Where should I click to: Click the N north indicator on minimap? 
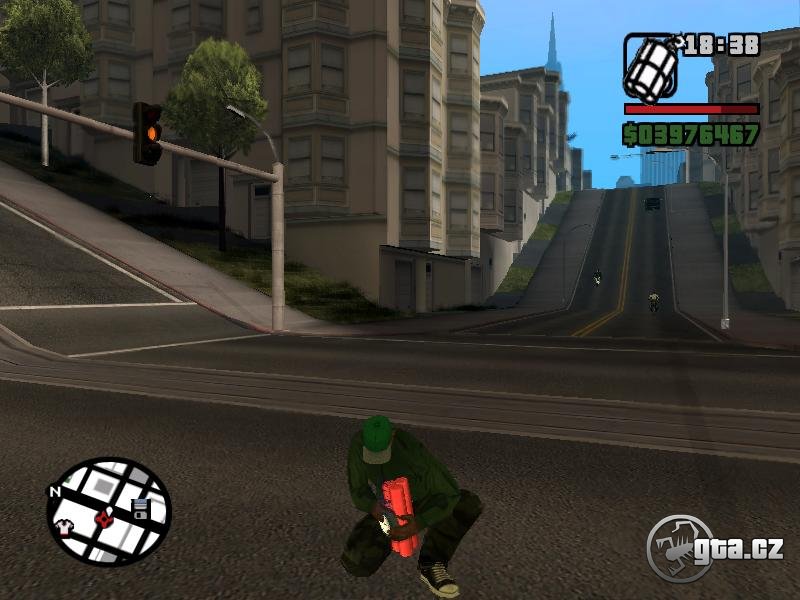54,492
